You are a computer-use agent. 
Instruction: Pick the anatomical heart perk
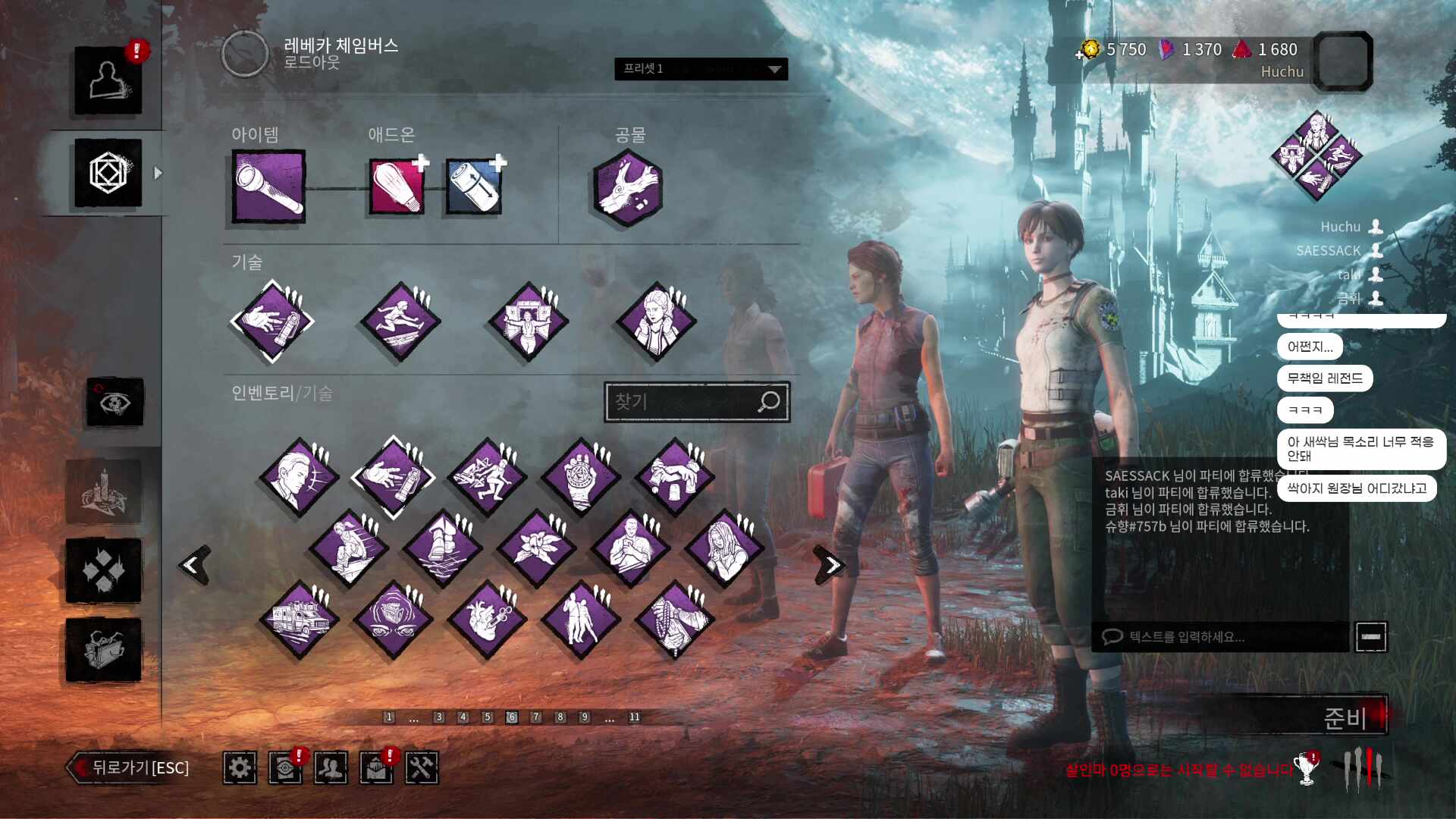pyautogui.click(x=487, y=619)
